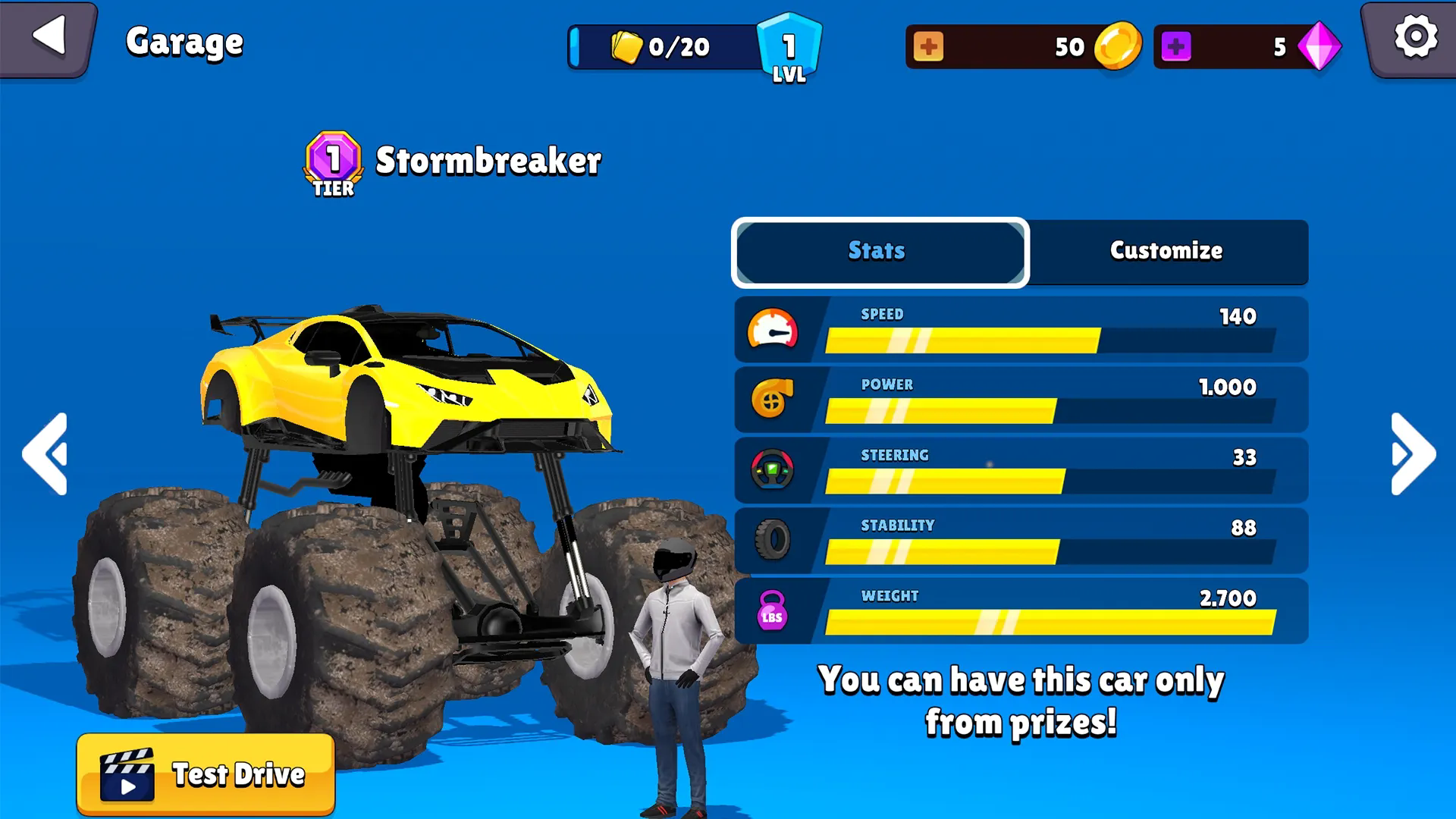Show the next car with the right arrow
The image size is (1456, 819).
pos(1413,454)
